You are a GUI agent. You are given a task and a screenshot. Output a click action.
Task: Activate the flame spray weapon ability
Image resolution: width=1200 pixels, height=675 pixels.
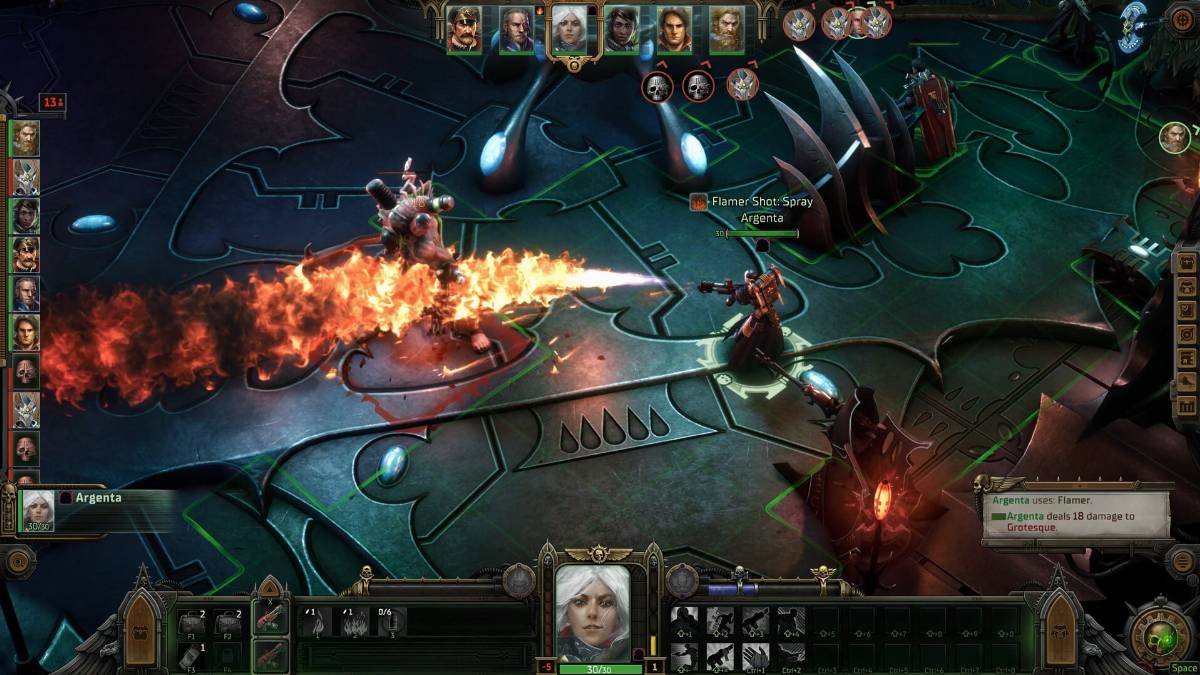click(354, 623)
